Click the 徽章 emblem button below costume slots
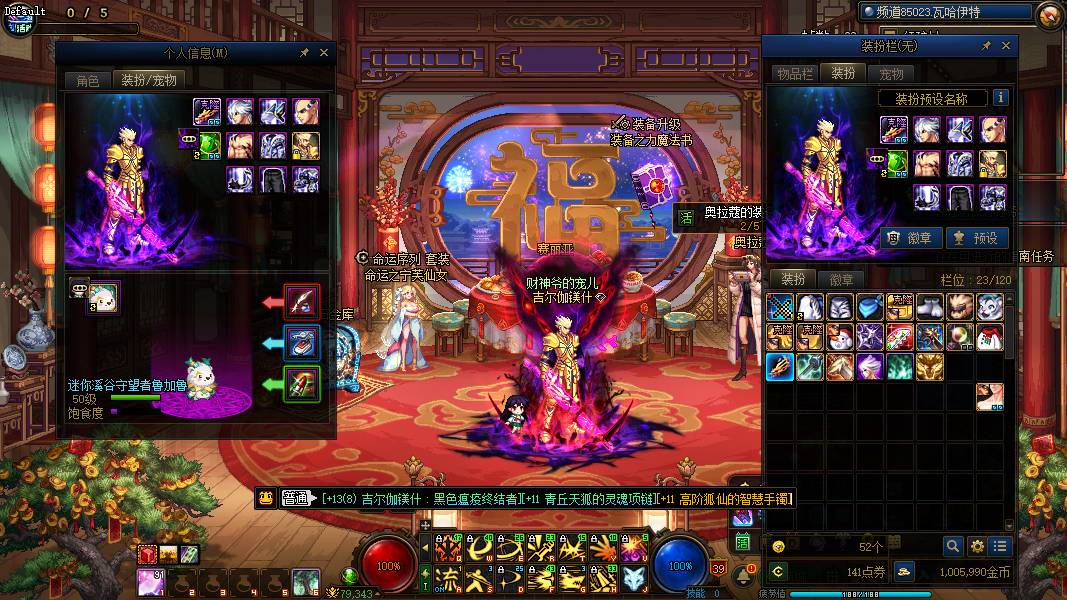The width and height of the screenshot is (1067, 600). (x=912, y=238)
